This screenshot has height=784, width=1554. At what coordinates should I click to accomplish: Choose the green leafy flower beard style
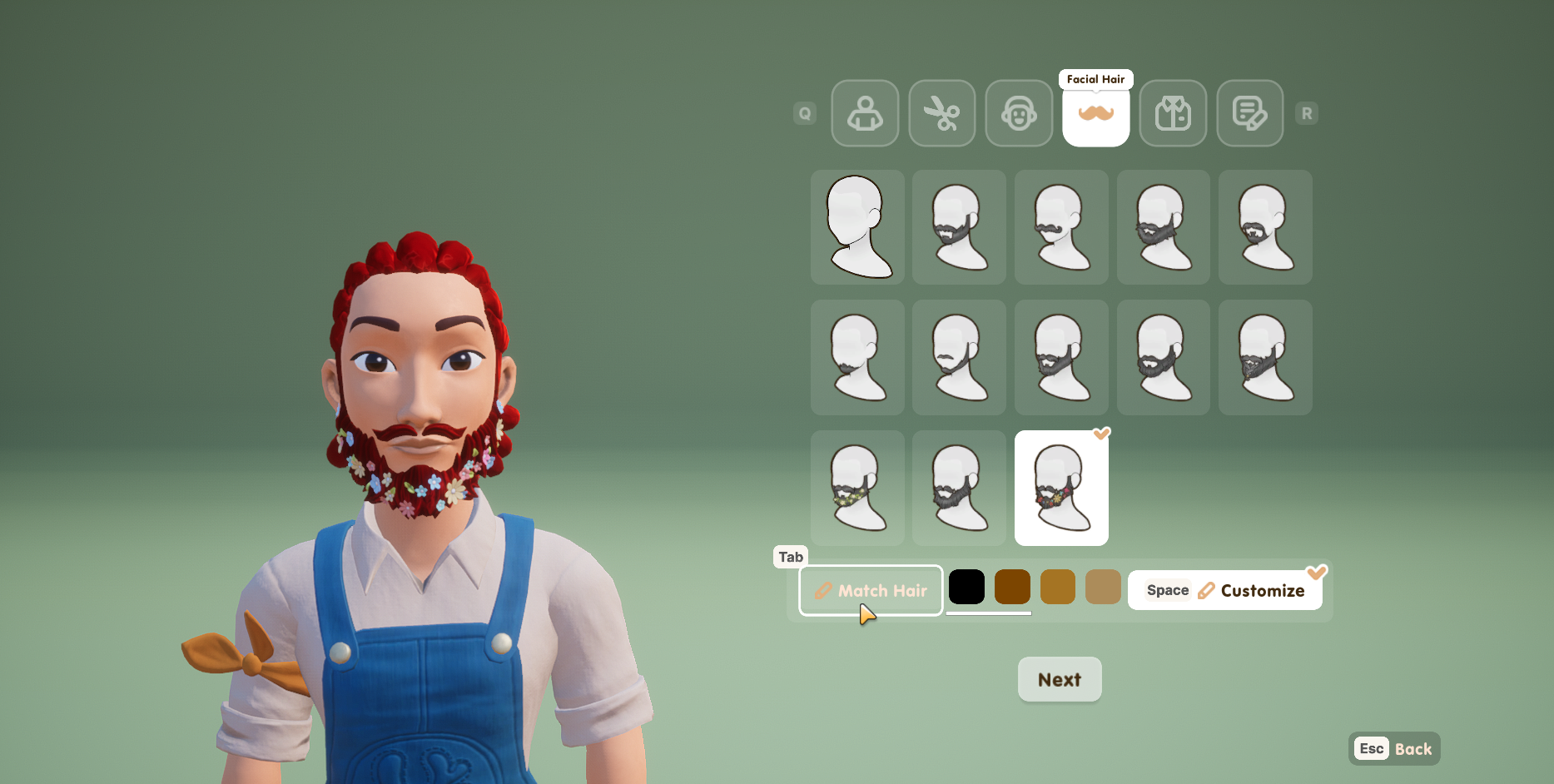[x=857, y=488]
